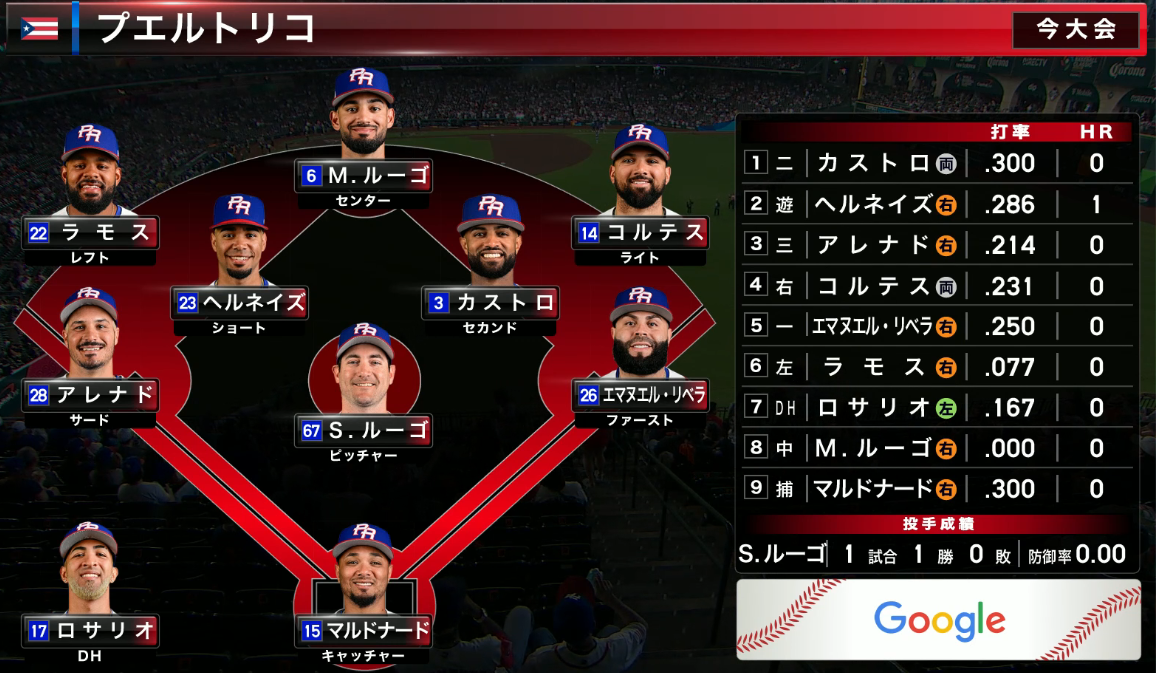Click the S.ルーゴ pitching record row
Screen dimensions: 1156x673
tap(937, 554)
